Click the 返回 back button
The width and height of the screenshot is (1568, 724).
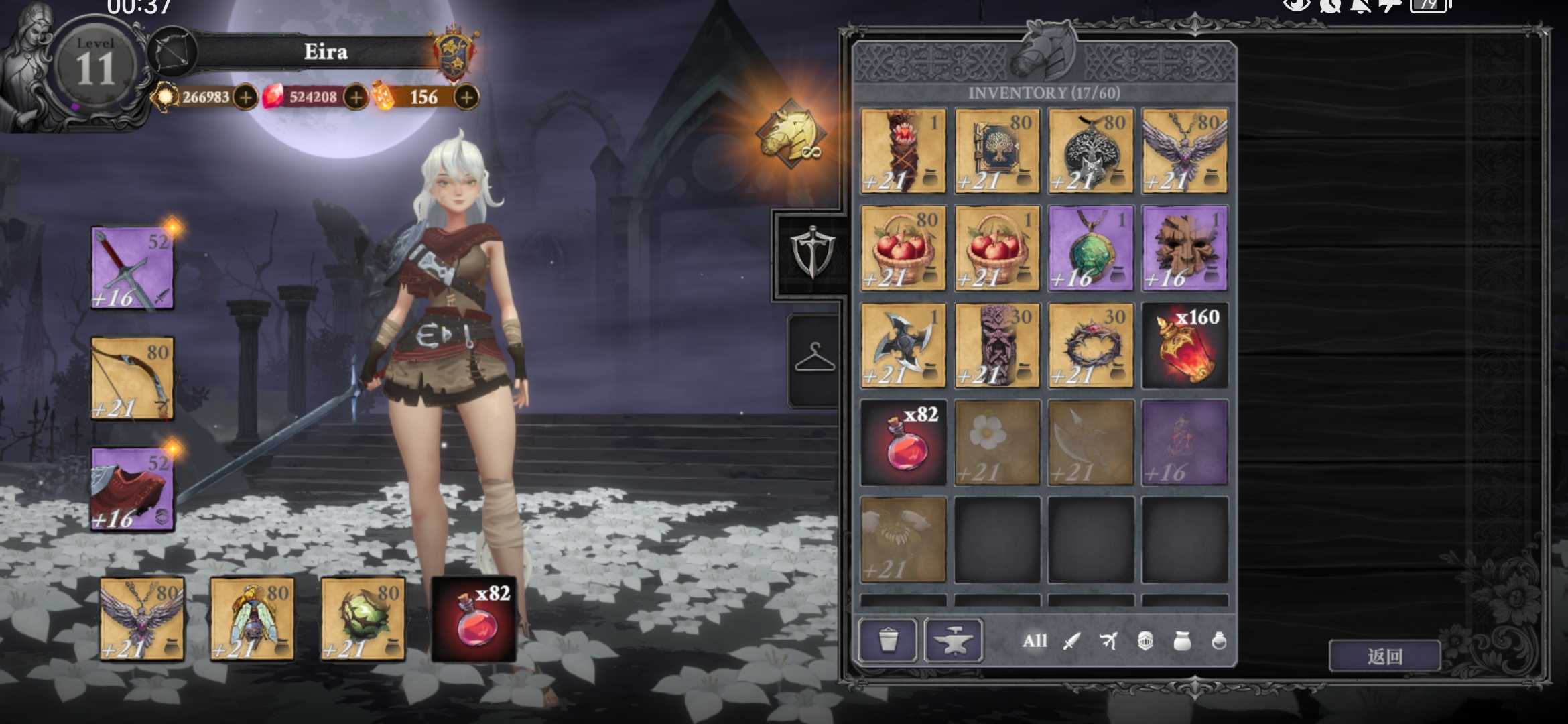1384,656
